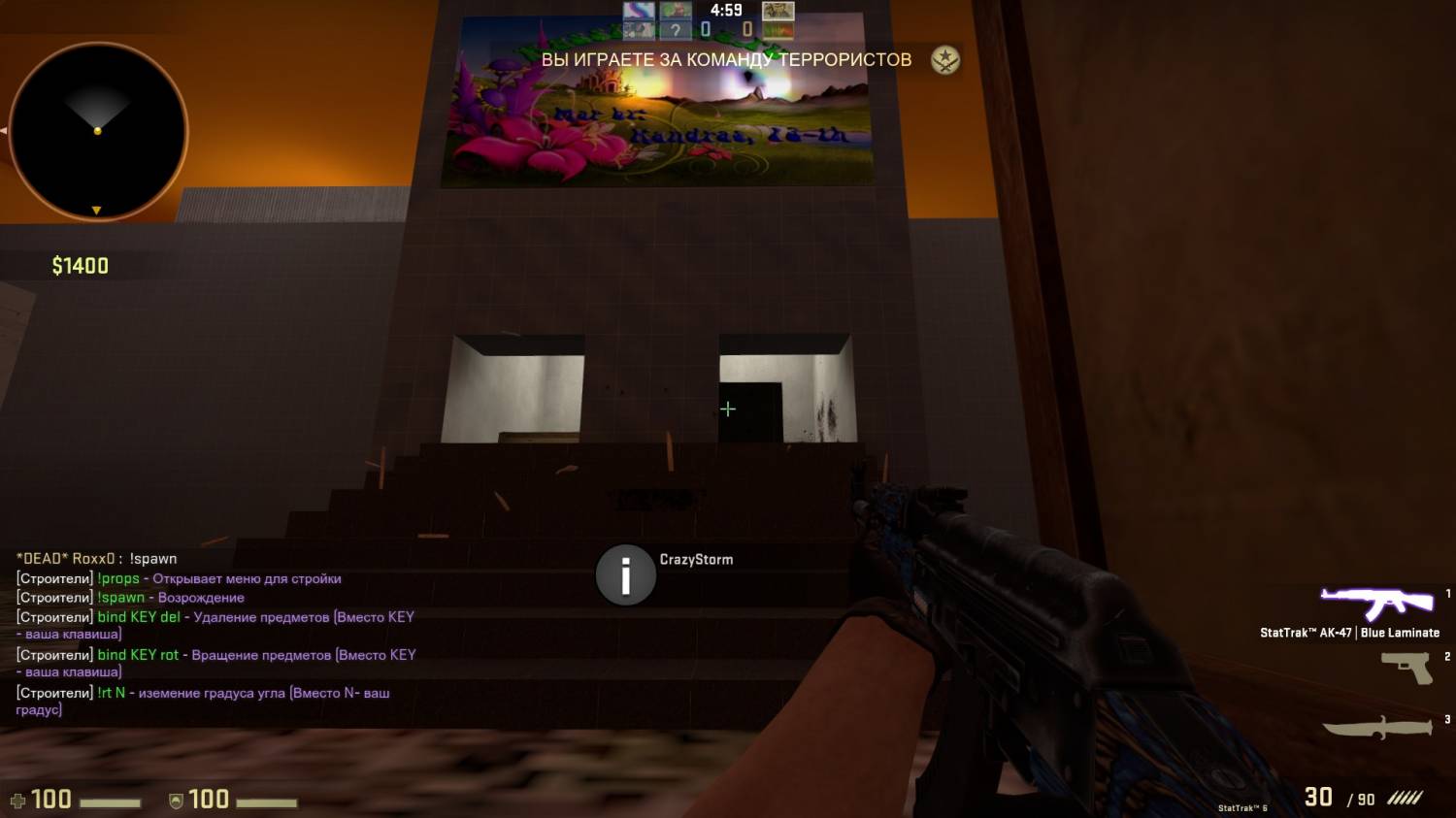Select the question-mark player avatar on the scoreboard
The width and height of the screenshot is (1456, 818).
click(x=676, y=31)
